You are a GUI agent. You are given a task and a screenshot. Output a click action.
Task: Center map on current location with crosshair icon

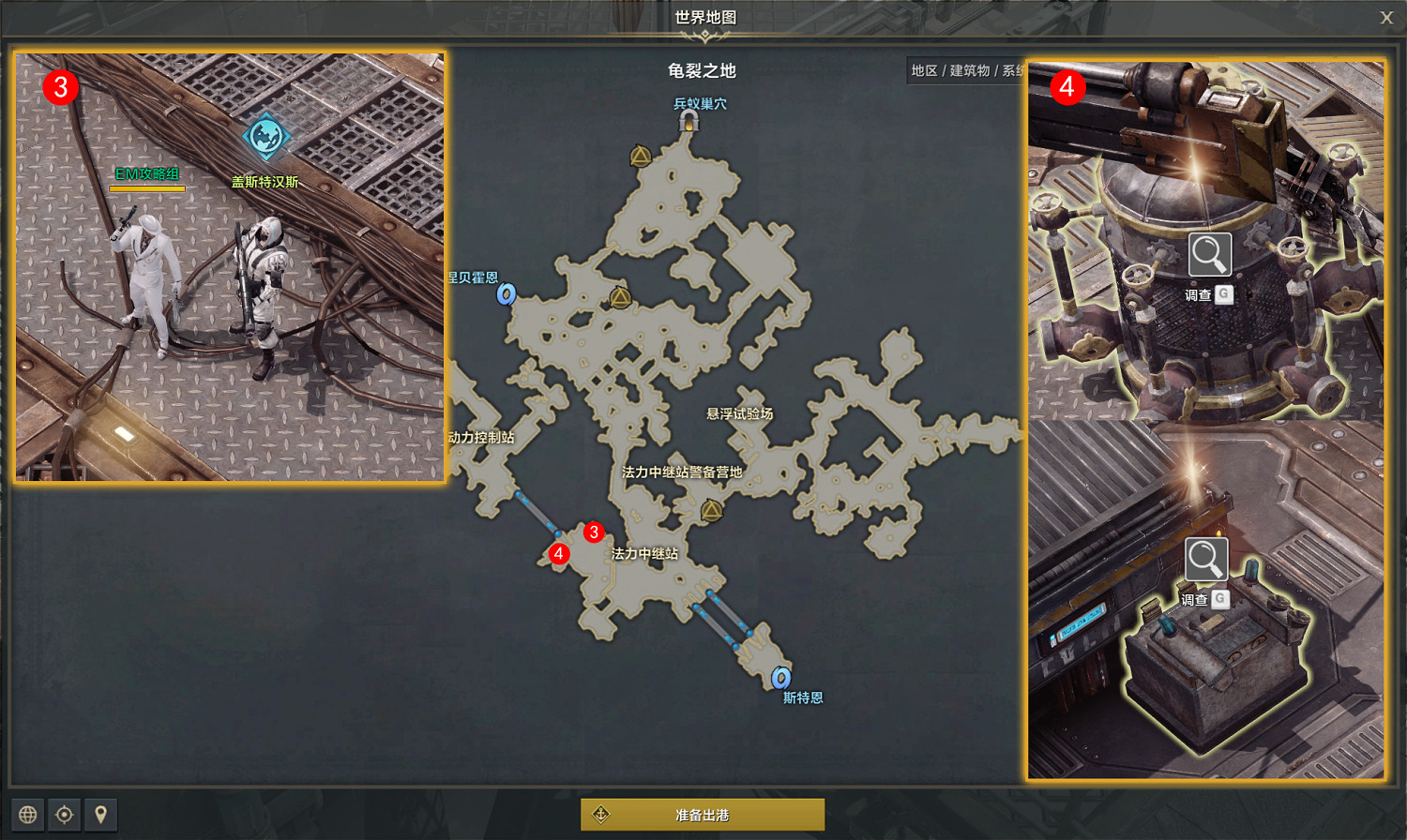coord(64,815)
